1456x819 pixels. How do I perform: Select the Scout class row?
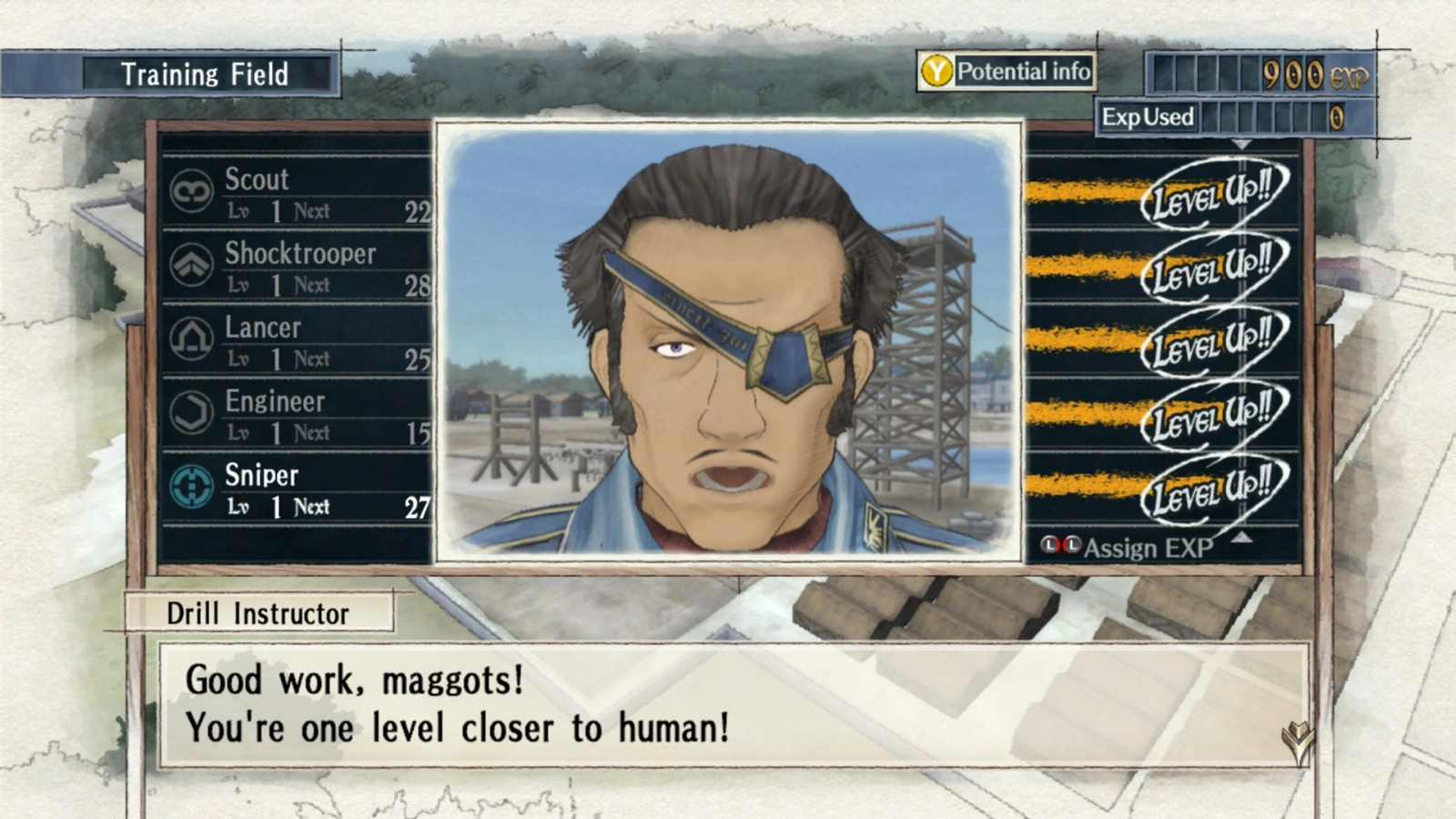pos(300,192)
